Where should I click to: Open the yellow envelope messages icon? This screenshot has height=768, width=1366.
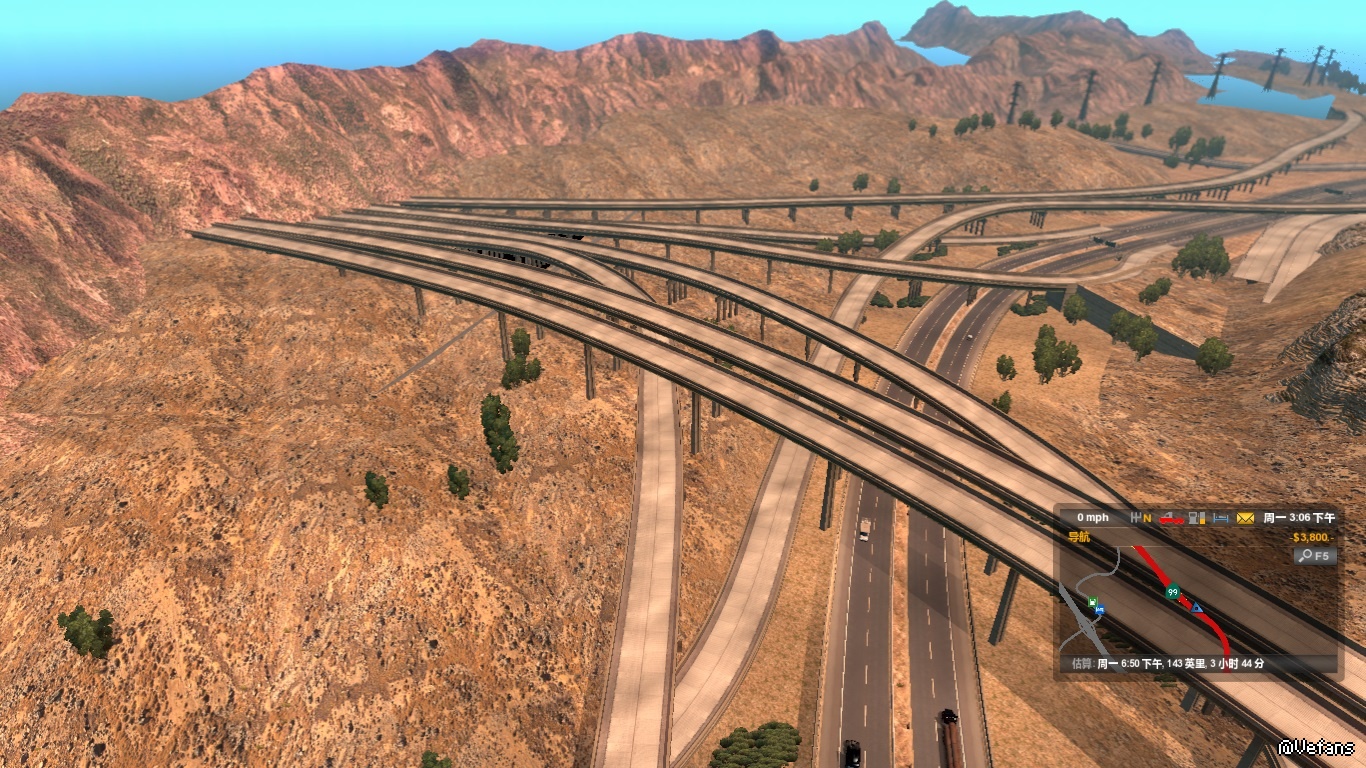tap(1245, 518)
